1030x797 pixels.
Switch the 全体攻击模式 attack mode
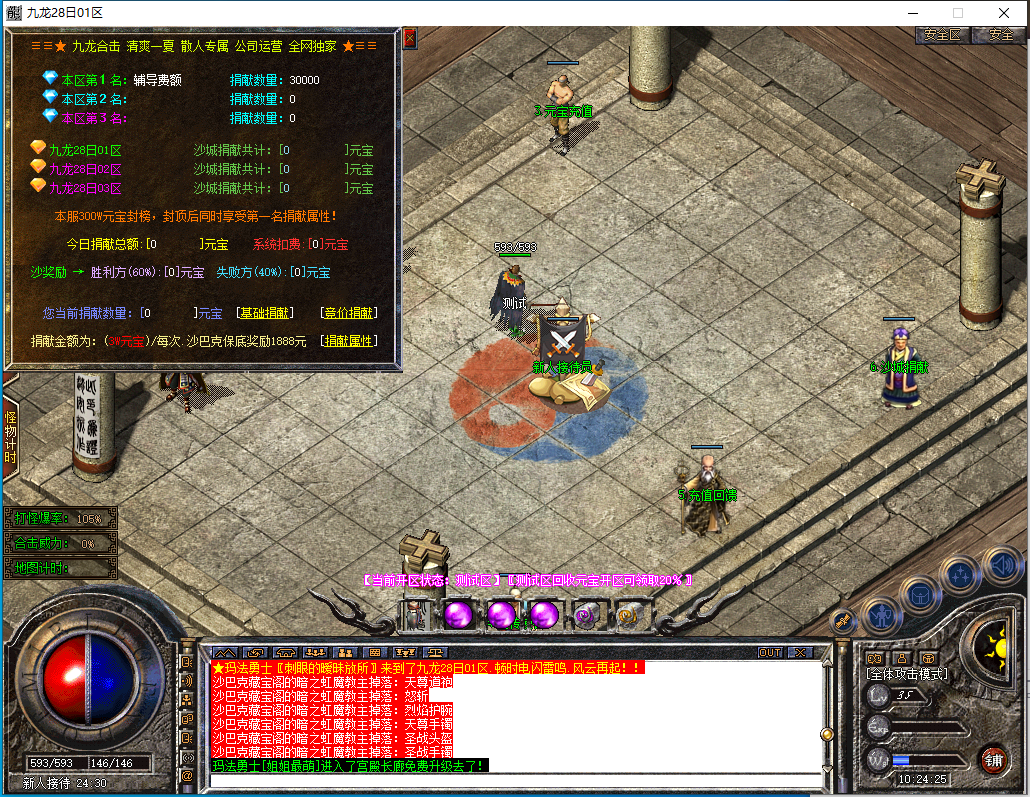pyautogui.click(x=906, y=674)
